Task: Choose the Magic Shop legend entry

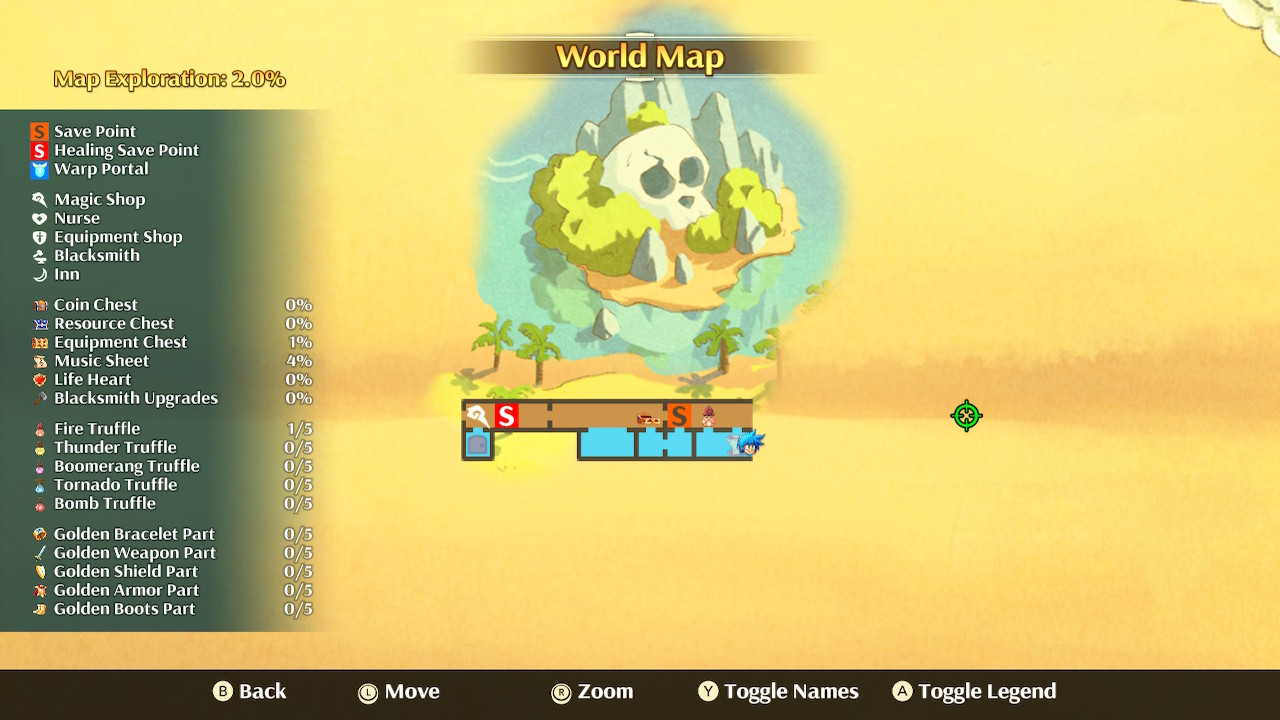Action: click(x=99, y=199)
